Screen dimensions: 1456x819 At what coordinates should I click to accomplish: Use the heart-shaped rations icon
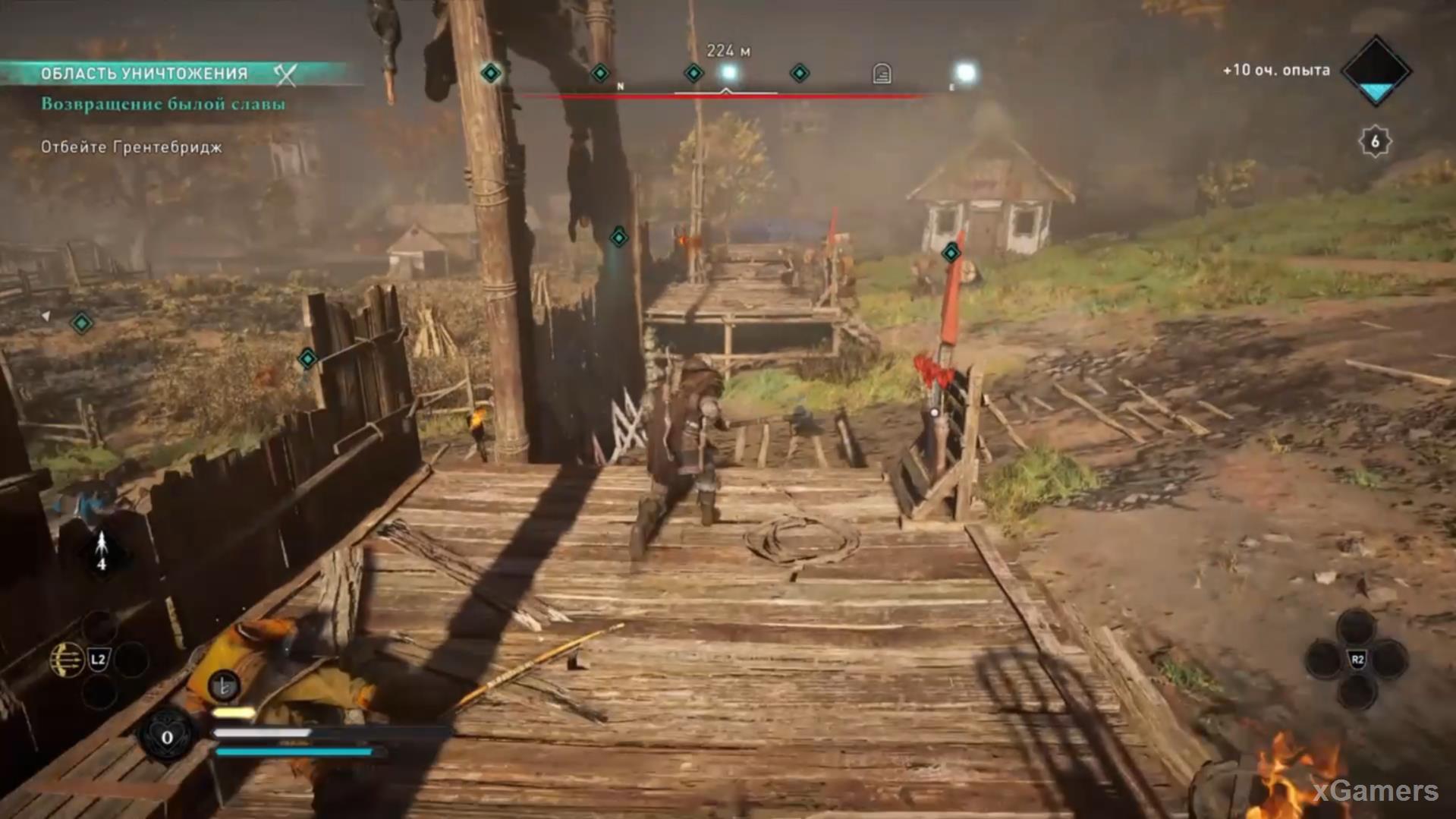tap(167, 736)
